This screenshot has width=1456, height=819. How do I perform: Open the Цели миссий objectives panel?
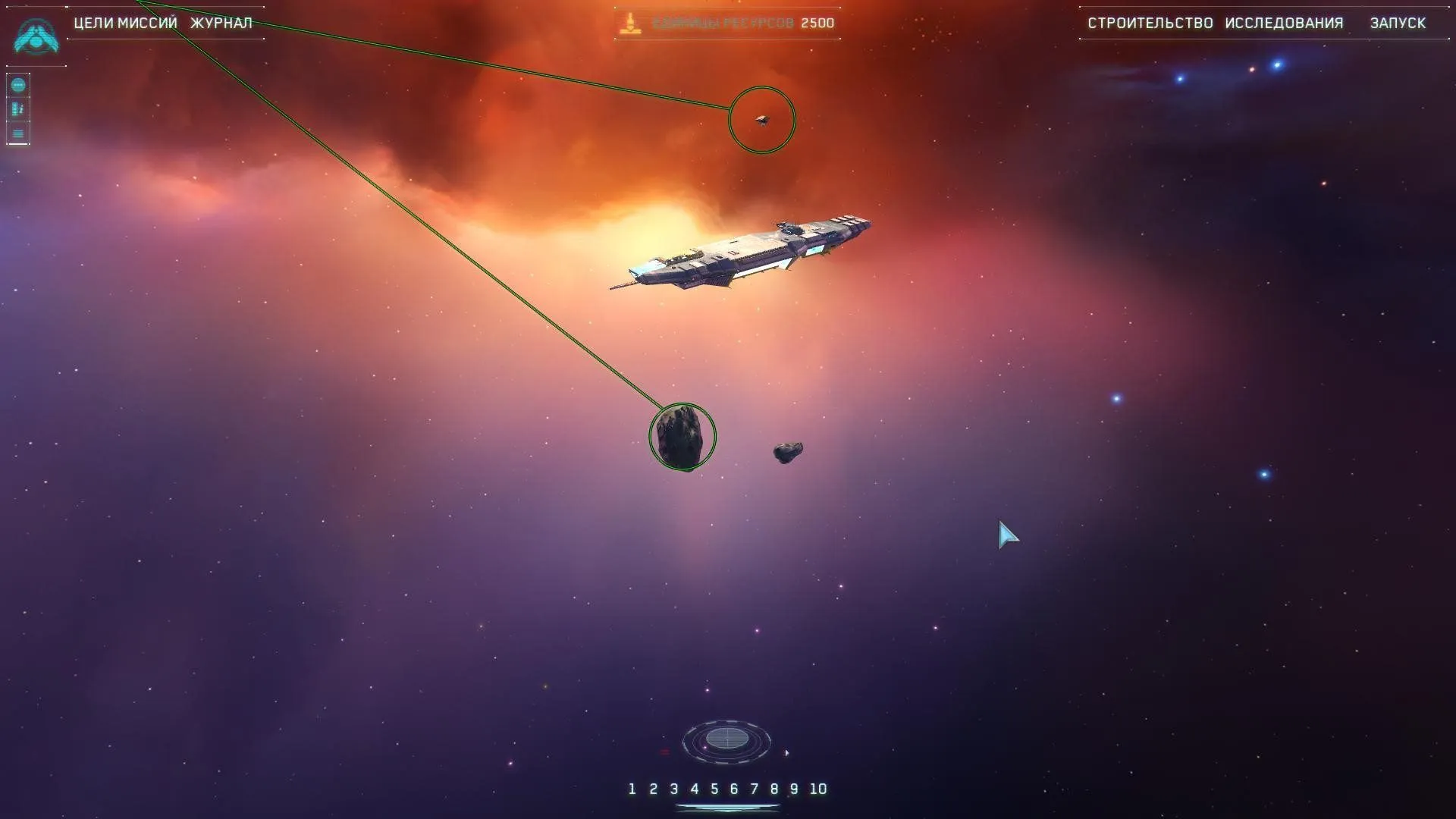[125, 23]
